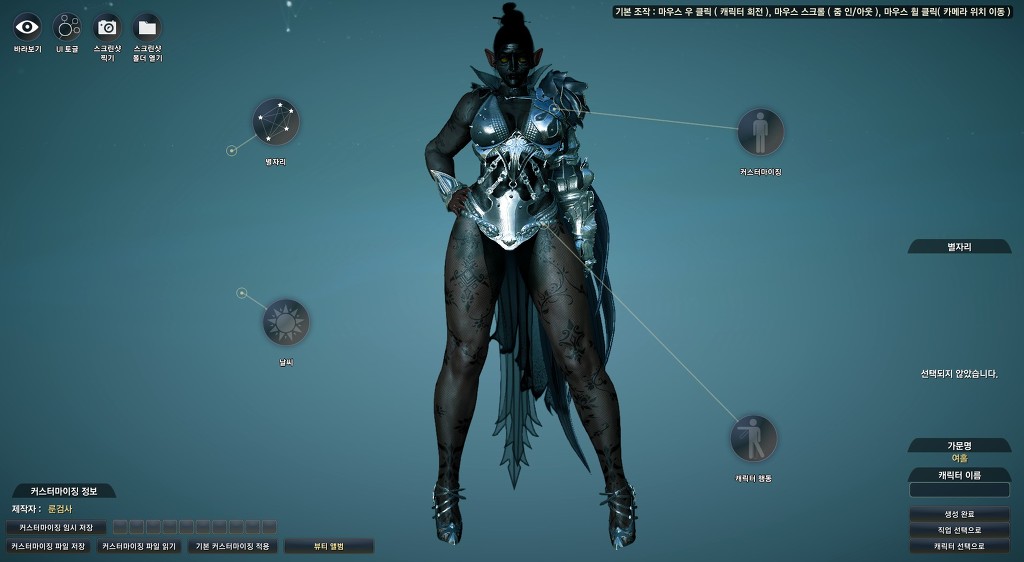Open the 별자리 (zodiac) constellation node
The height and width of the screenshot is (562, 1024).
click(275, 122)
